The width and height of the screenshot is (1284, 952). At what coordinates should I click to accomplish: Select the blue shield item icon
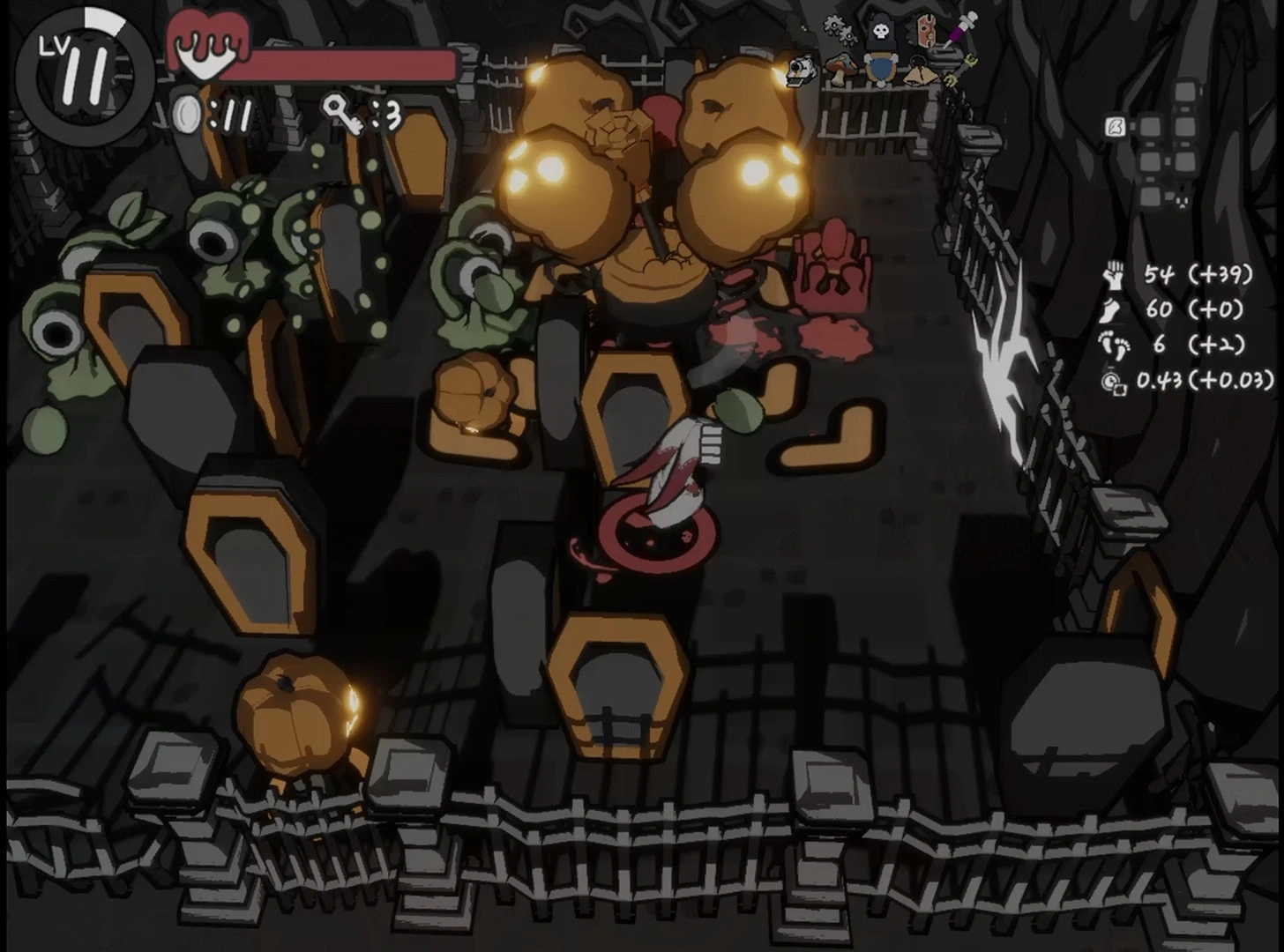[x=879, y=69]
